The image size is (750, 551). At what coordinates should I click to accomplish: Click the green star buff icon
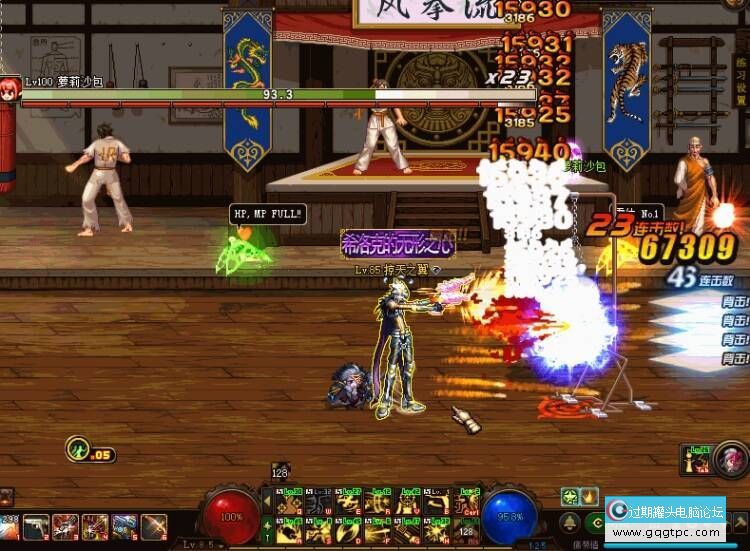point(570,496)
